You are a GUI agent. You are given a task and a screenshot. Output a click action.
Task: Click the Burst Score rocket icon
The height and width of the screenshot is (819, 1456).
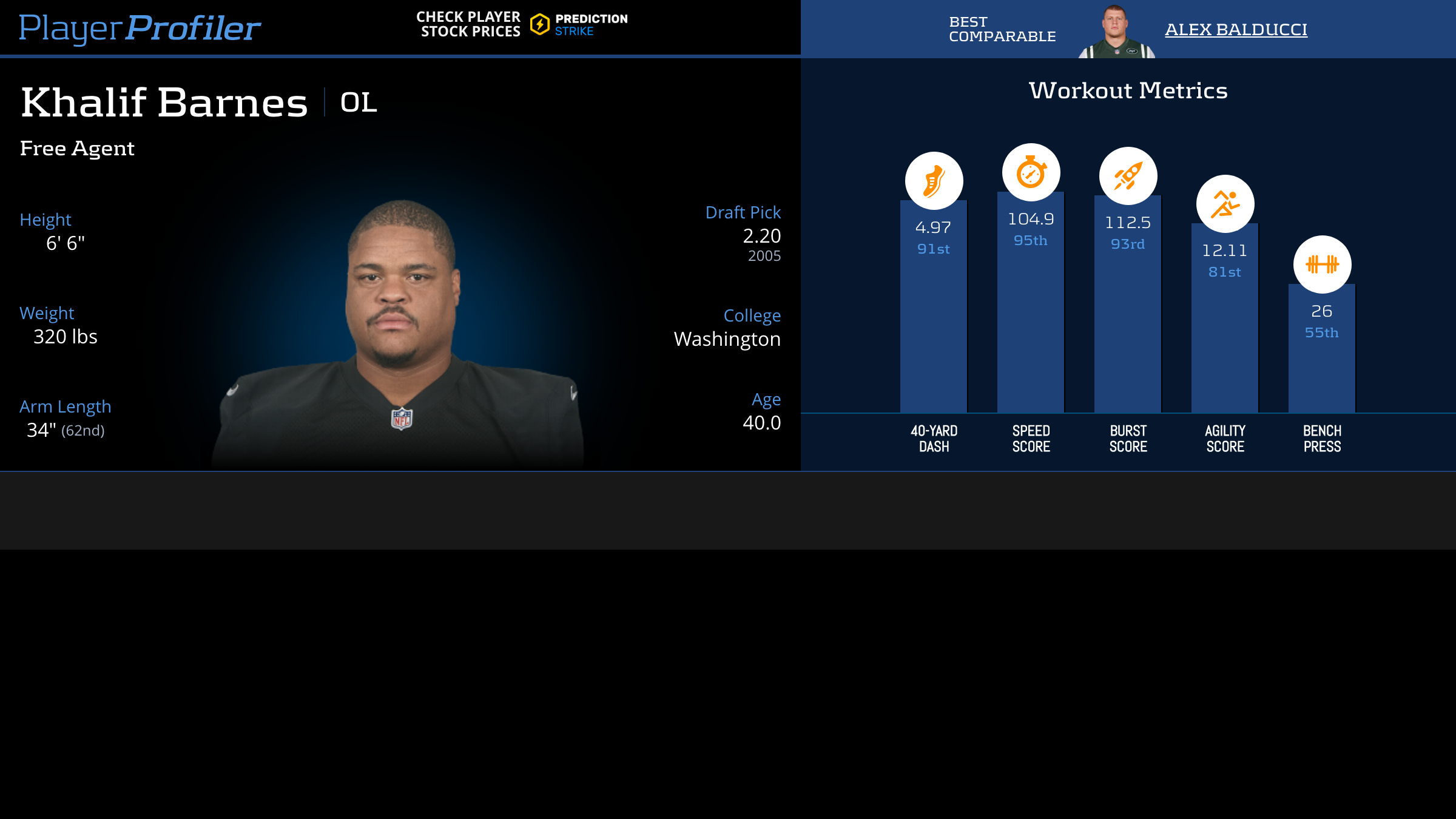coord(1128,176)
